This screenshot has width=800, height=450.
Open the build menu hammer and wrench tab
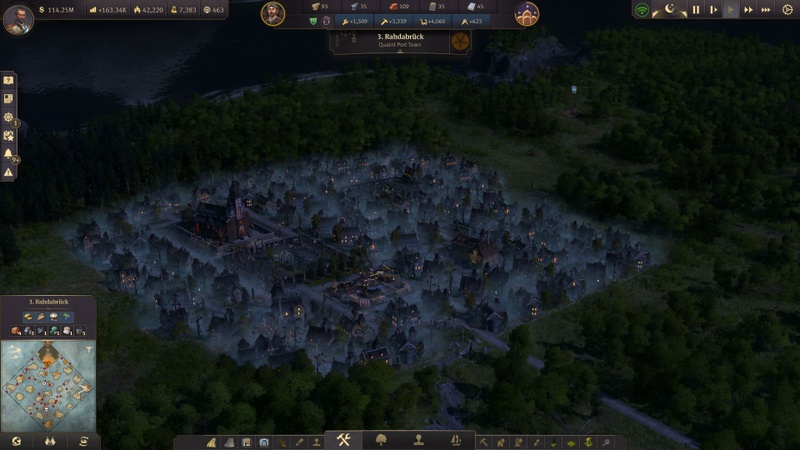(x=343, y=440)
